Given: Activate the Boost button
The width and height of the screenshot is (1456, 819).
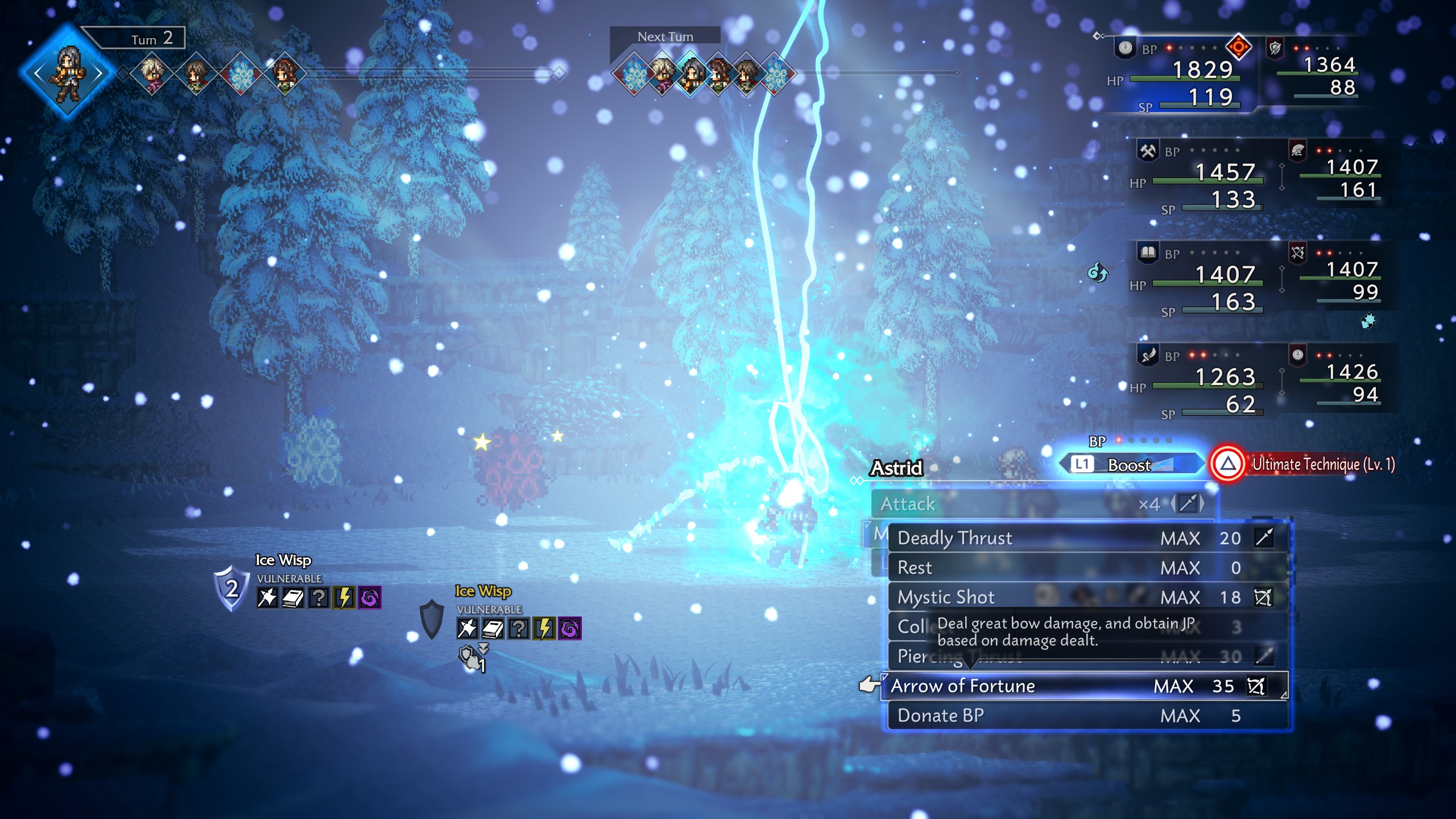Looking at the screenshot, I should 1129,465.
